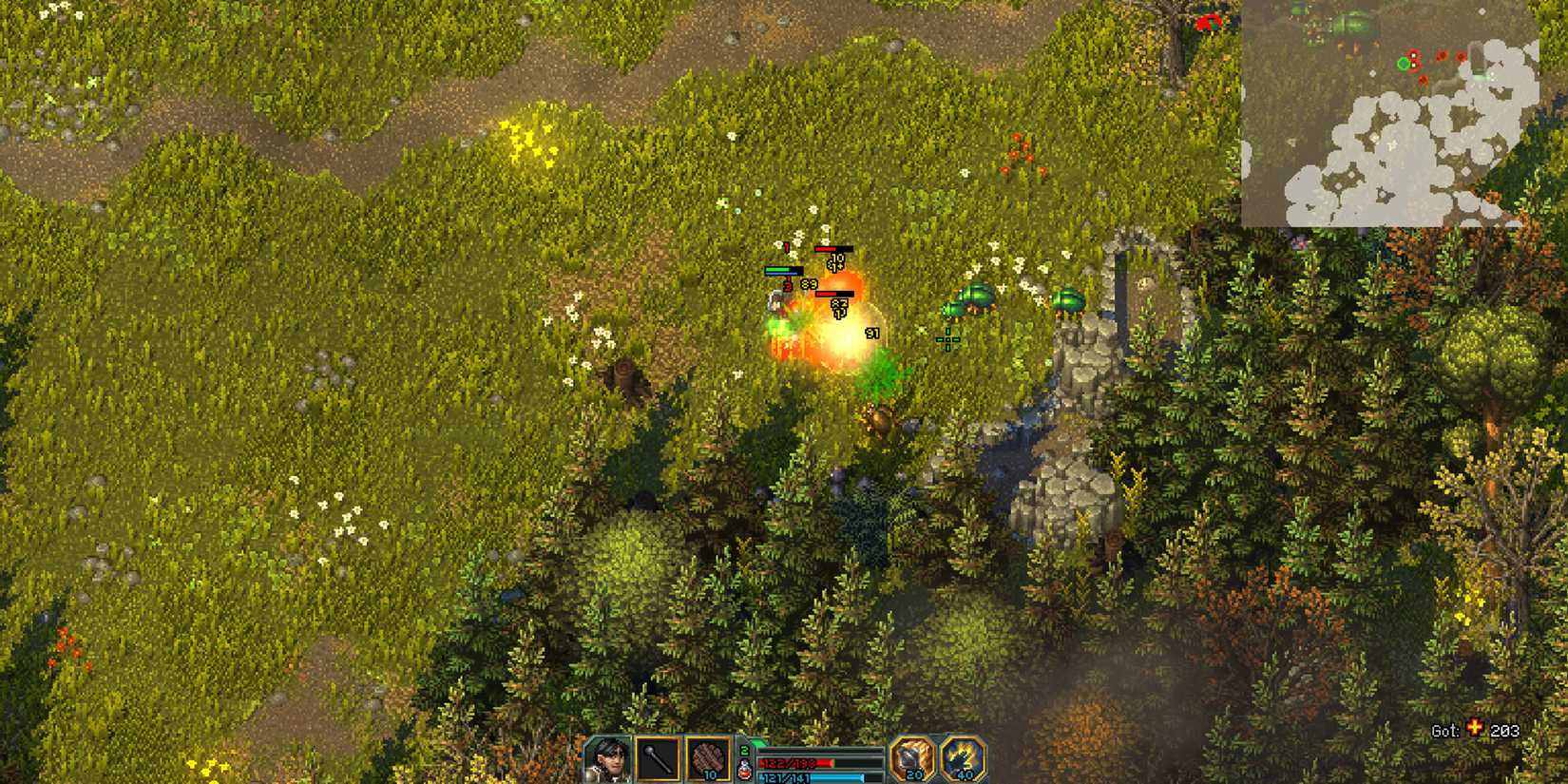Select the wood stack of 10
The height and width of the screenshot is (784, 1568).
click(x=708, y=758)
